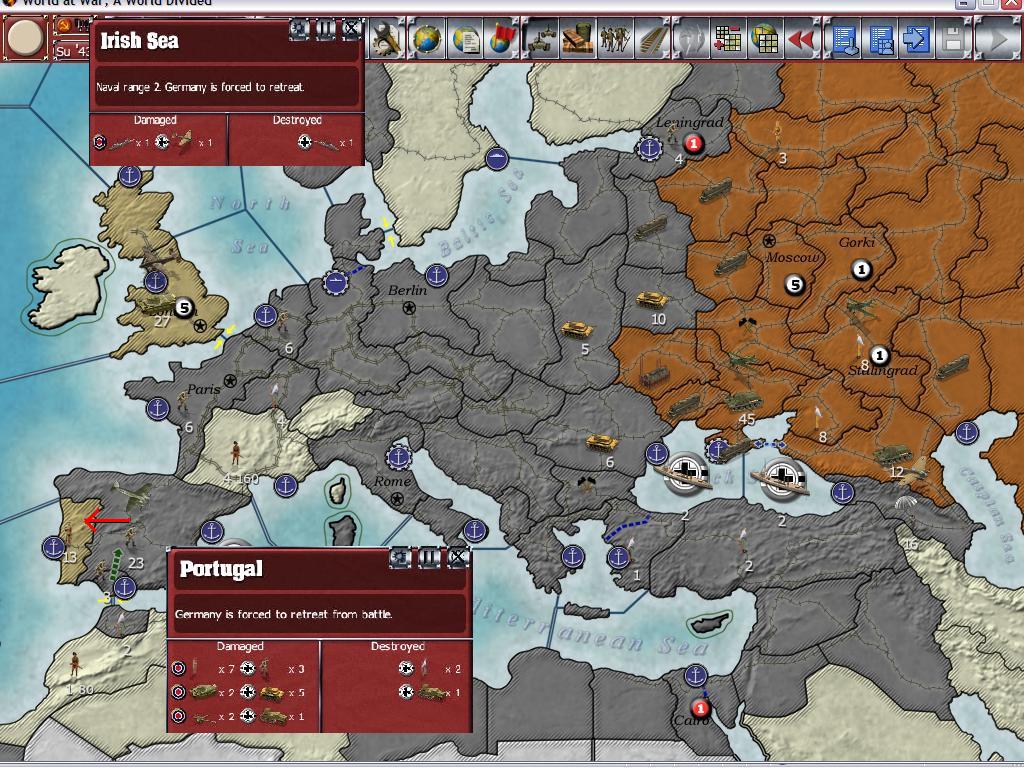This screenshot has height=768, width=1024.
Task: Click the blue arrow-into-box toolbar icon
Action: 916,40
